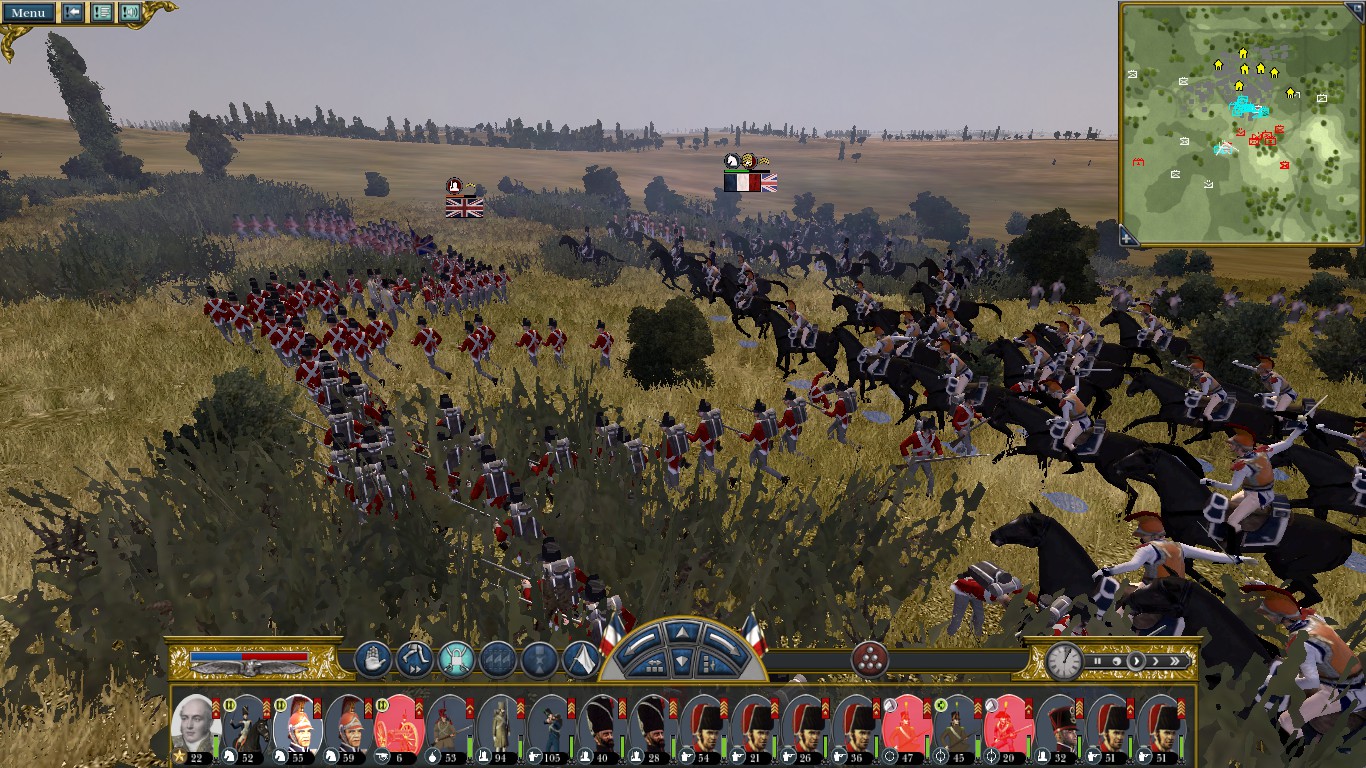Click the exclamation arrow notification button

pos(73,13)
